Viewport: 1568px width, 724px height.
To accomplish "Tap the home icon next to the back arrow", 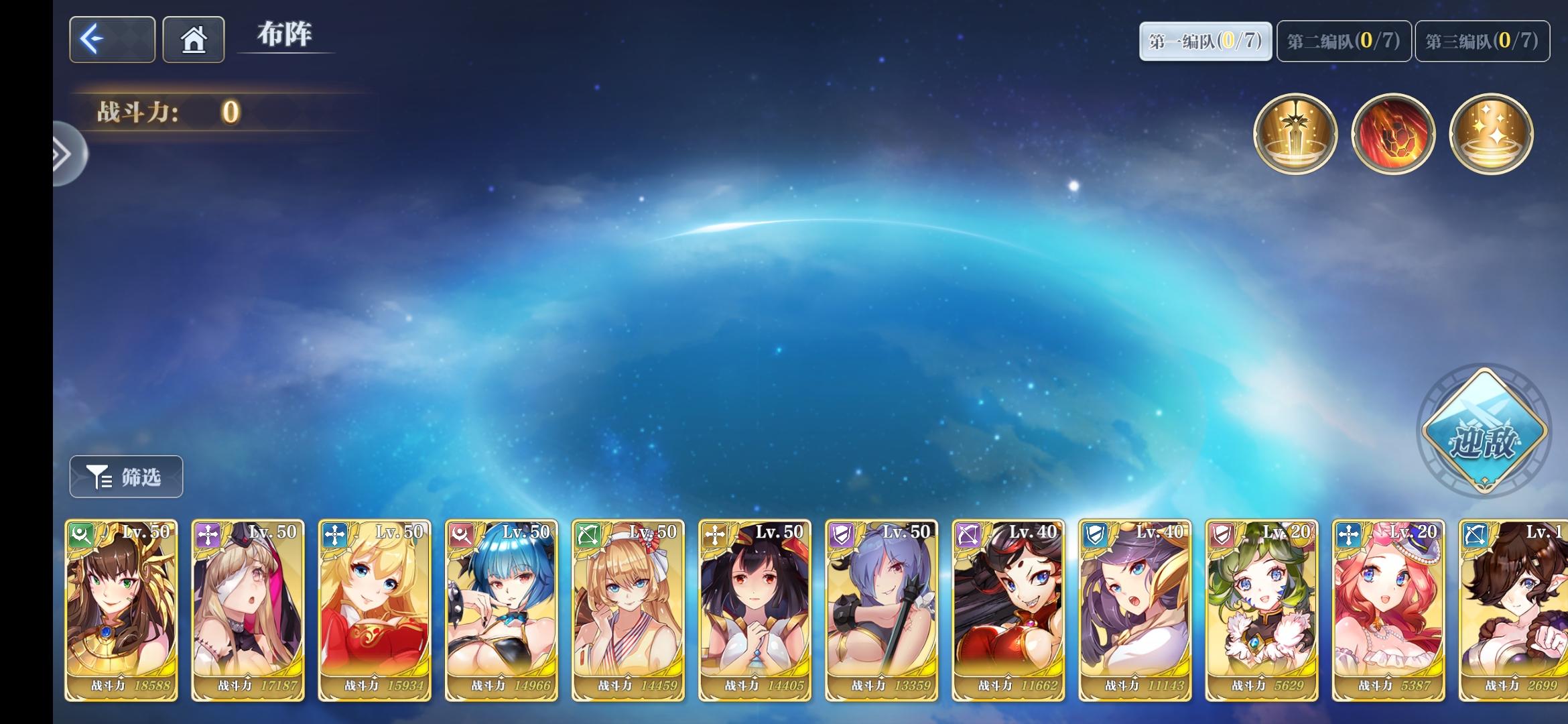I will [x=193, y=40].
